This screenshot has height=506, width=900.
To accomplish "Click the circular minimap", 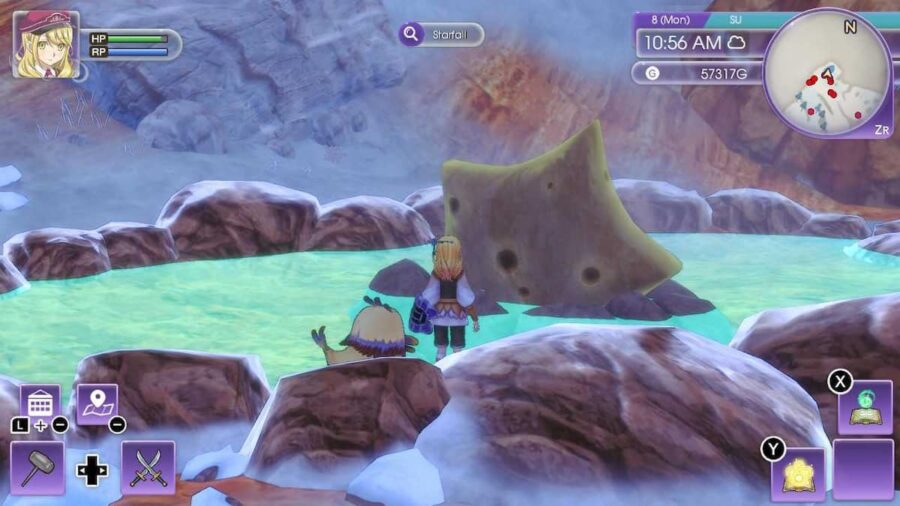I will point(827,73).
